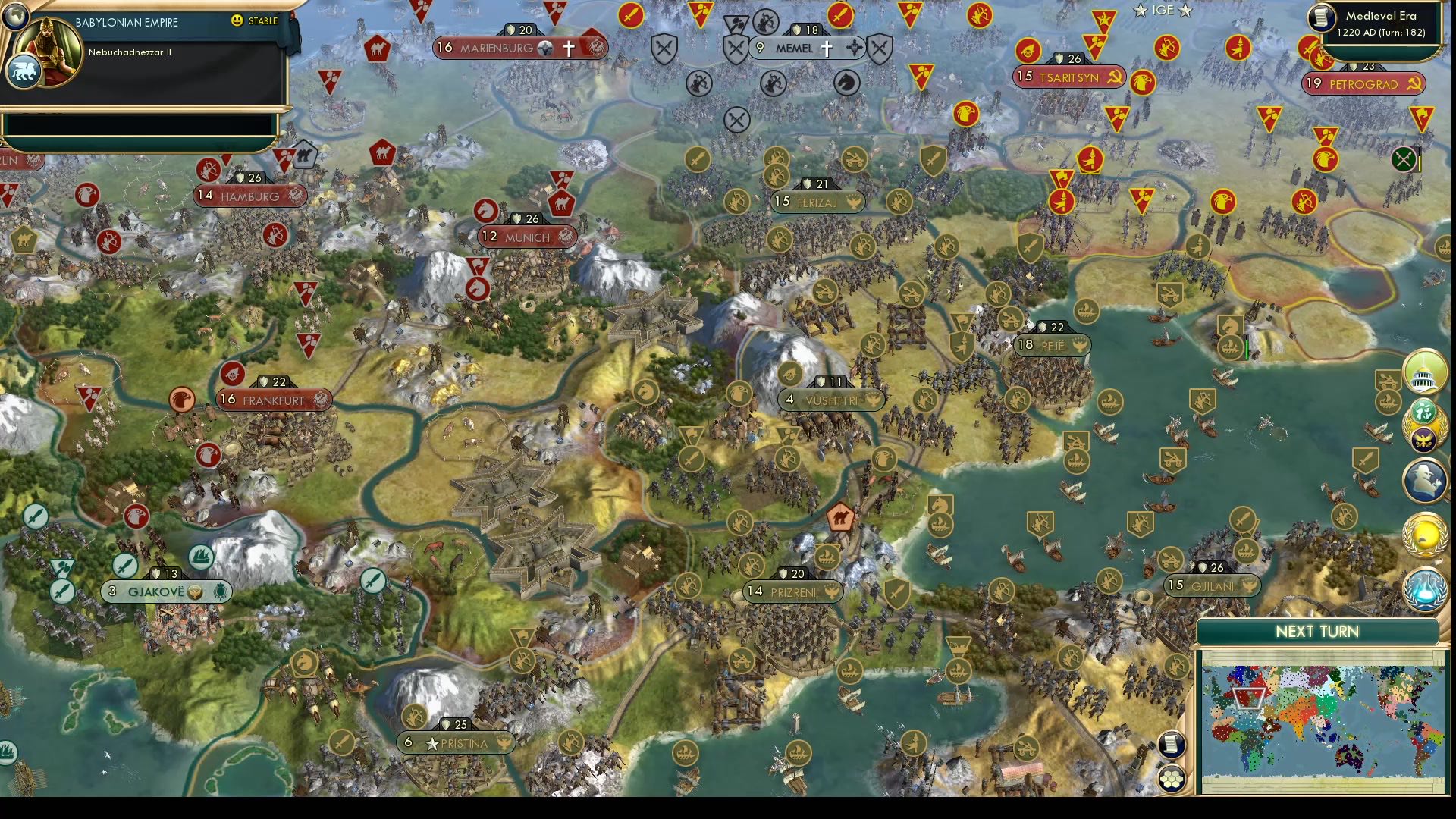Open the Civilopedia scroll beside Medieval Era

pos(1322,17)
